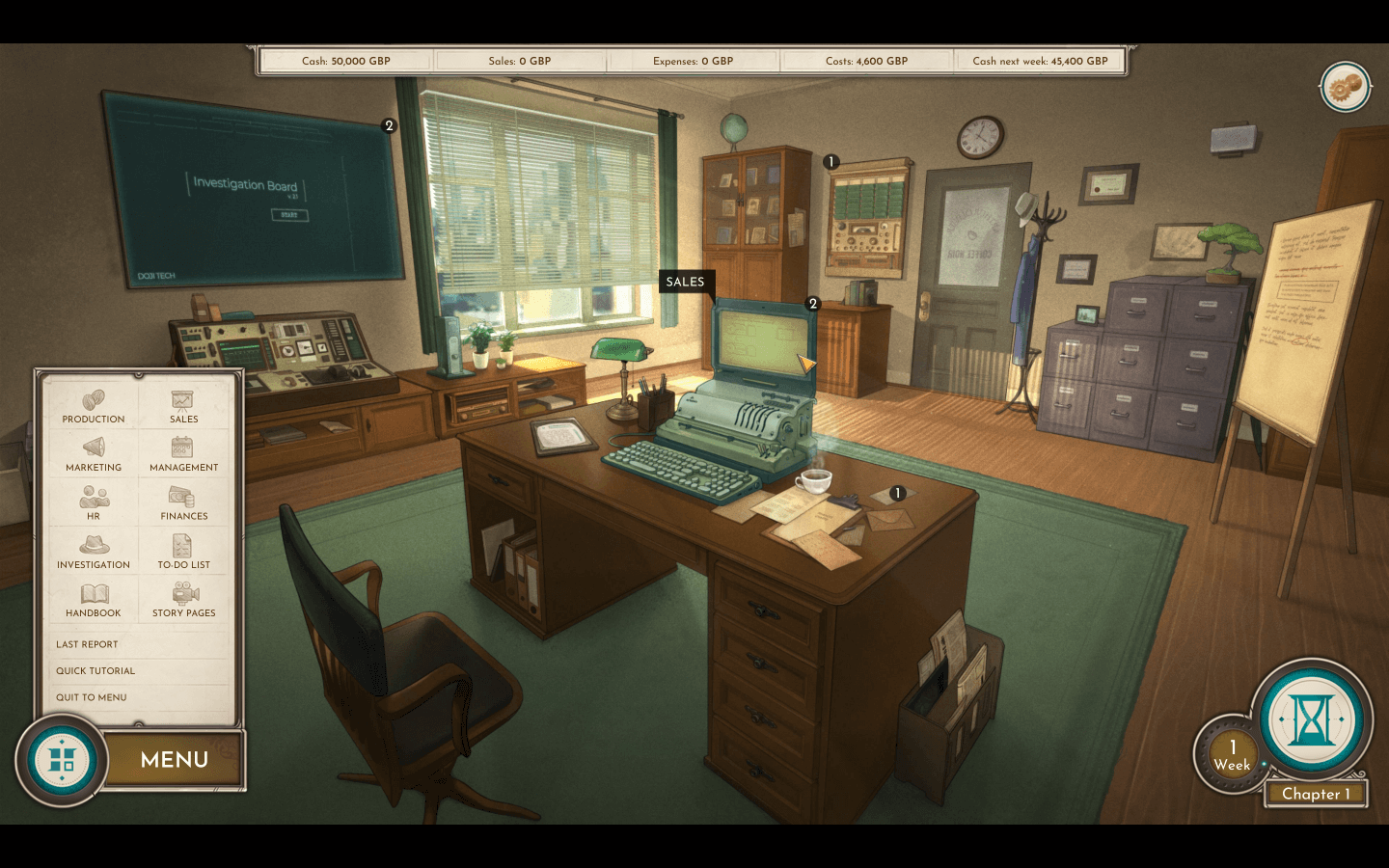1389x868 pixels.
Task: Open the Finances section
Action: (183, 503)
